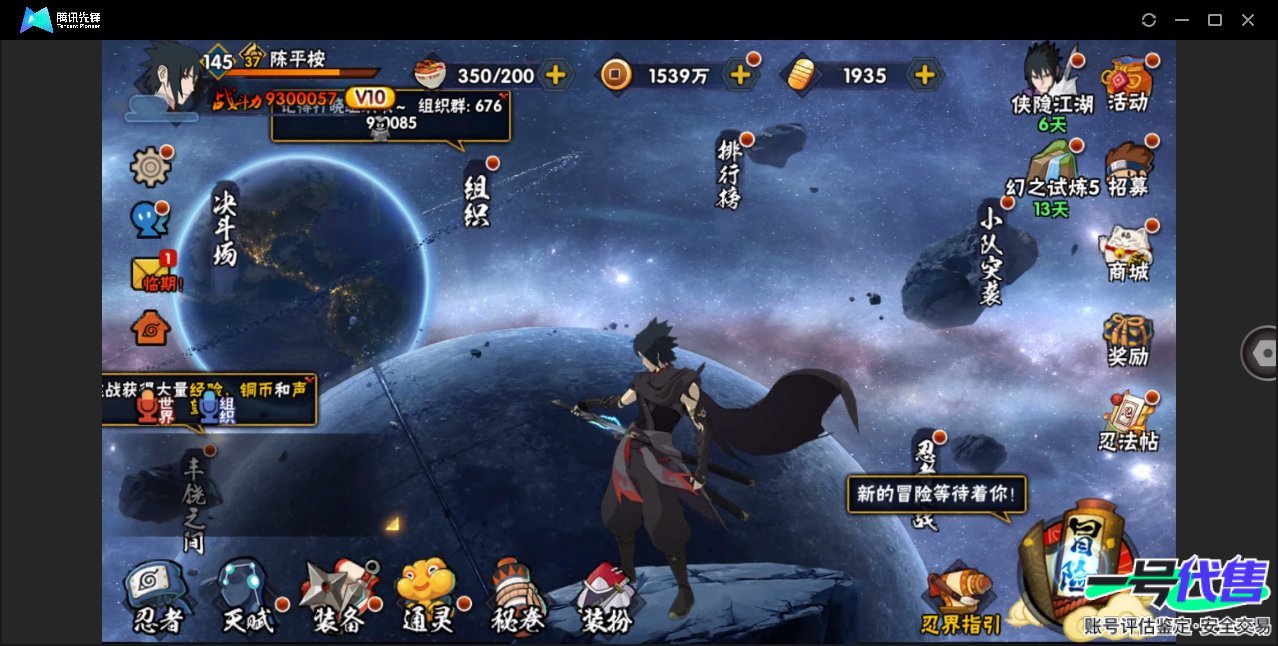The width and height of the screenshot is (1278, 646).
Task: Open the 奖励 rewards menu
Action: (x=1128, y=340)
